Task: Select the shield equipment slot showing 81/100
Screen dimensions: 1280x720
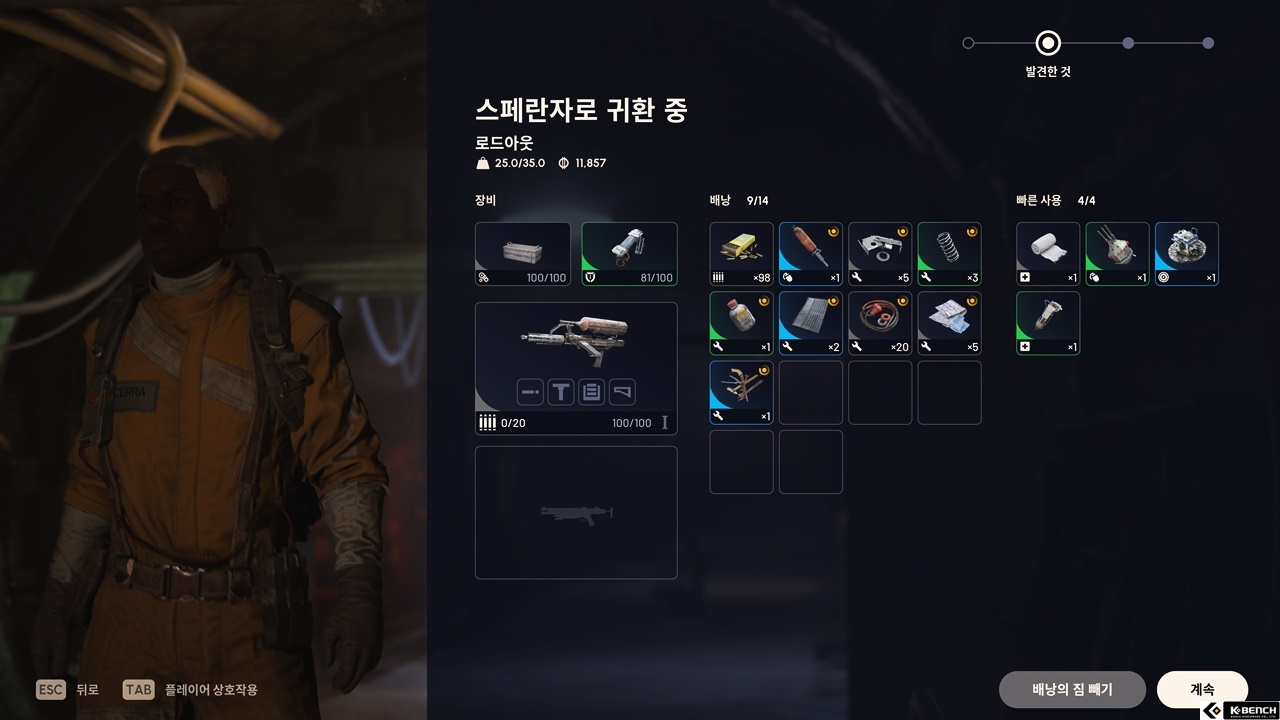Action: pos(629,254)
